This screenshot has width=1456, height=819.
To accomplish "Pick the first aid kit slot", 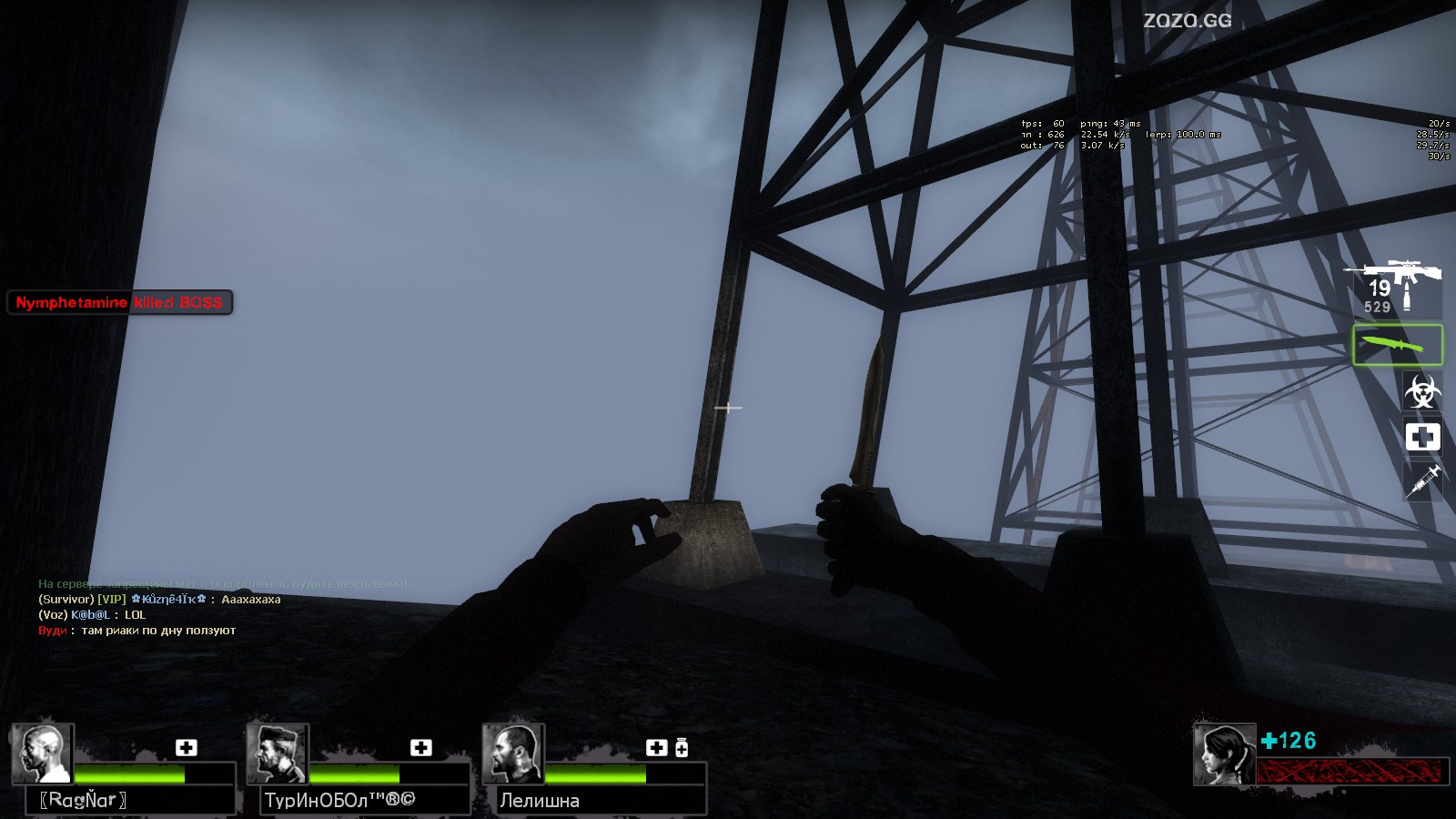I will coord(1422,437).
